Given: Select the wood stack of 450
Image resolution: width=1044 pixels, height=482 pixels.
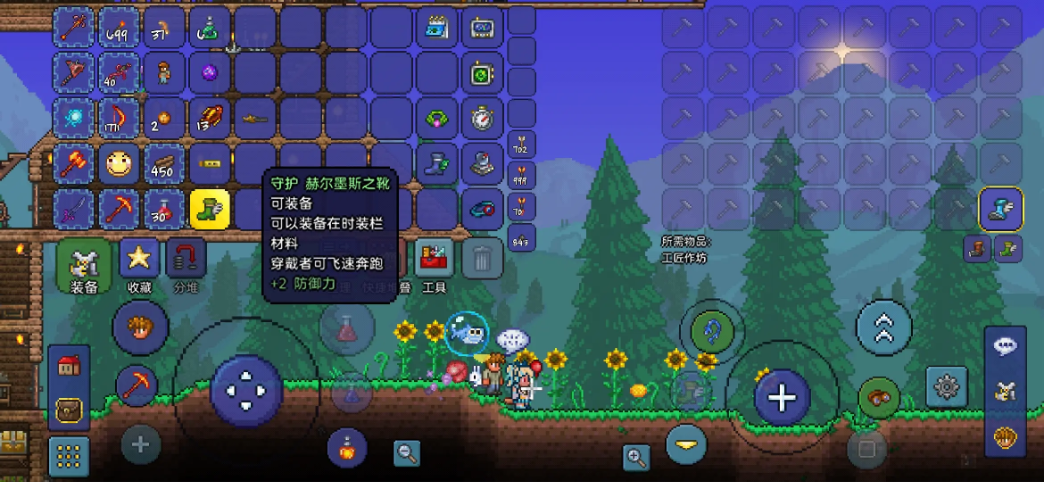Looking at the screenshot, I should click(164, 163).
